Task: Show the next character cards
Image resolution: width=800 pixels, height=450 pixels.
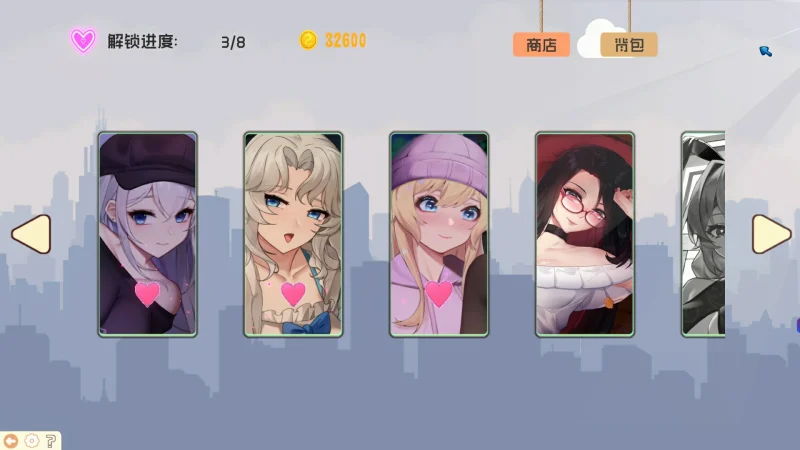Action: tap(771, 234)
